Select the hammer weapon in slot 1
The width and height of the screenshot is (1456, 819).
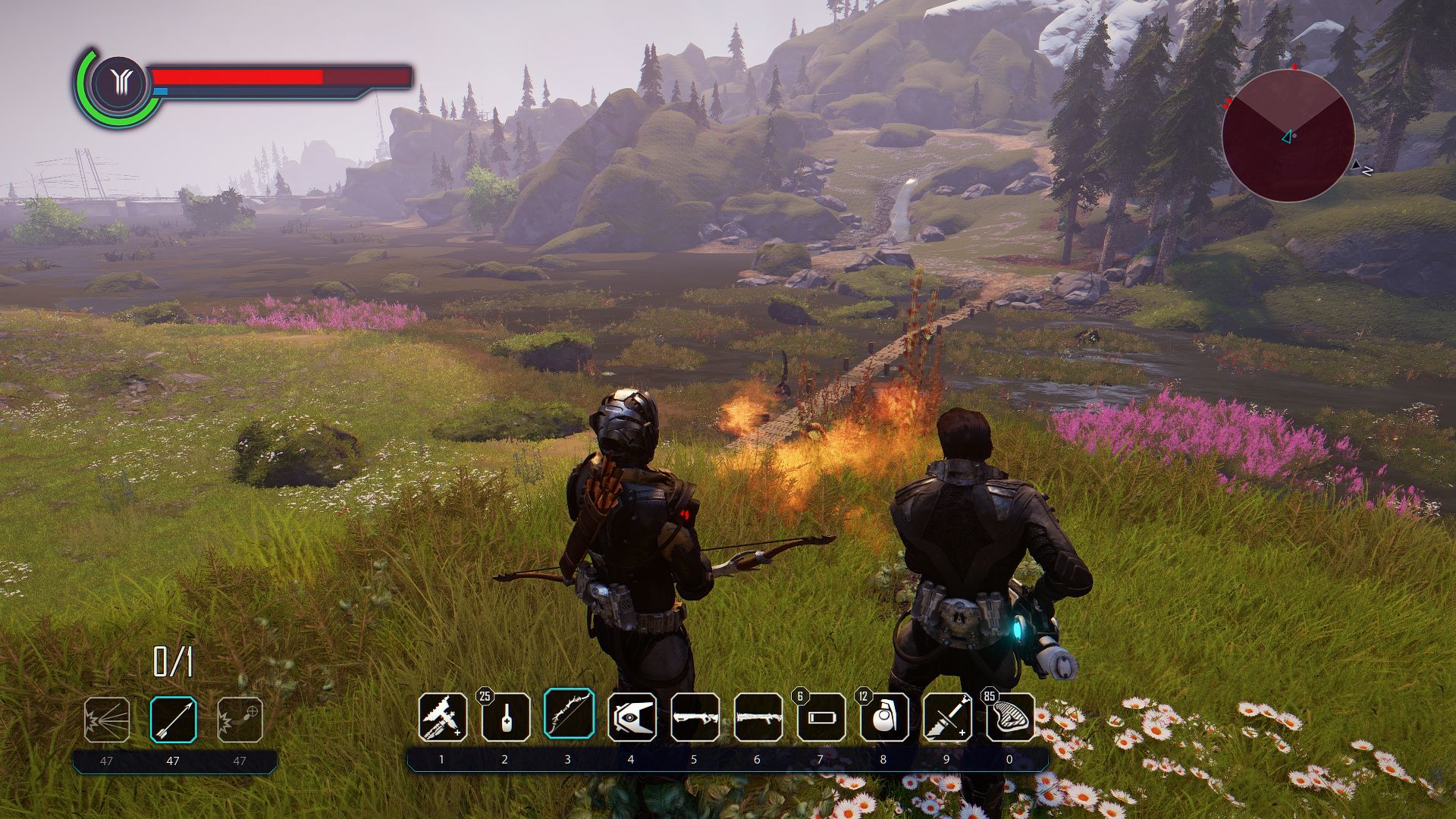click(442, 717)
